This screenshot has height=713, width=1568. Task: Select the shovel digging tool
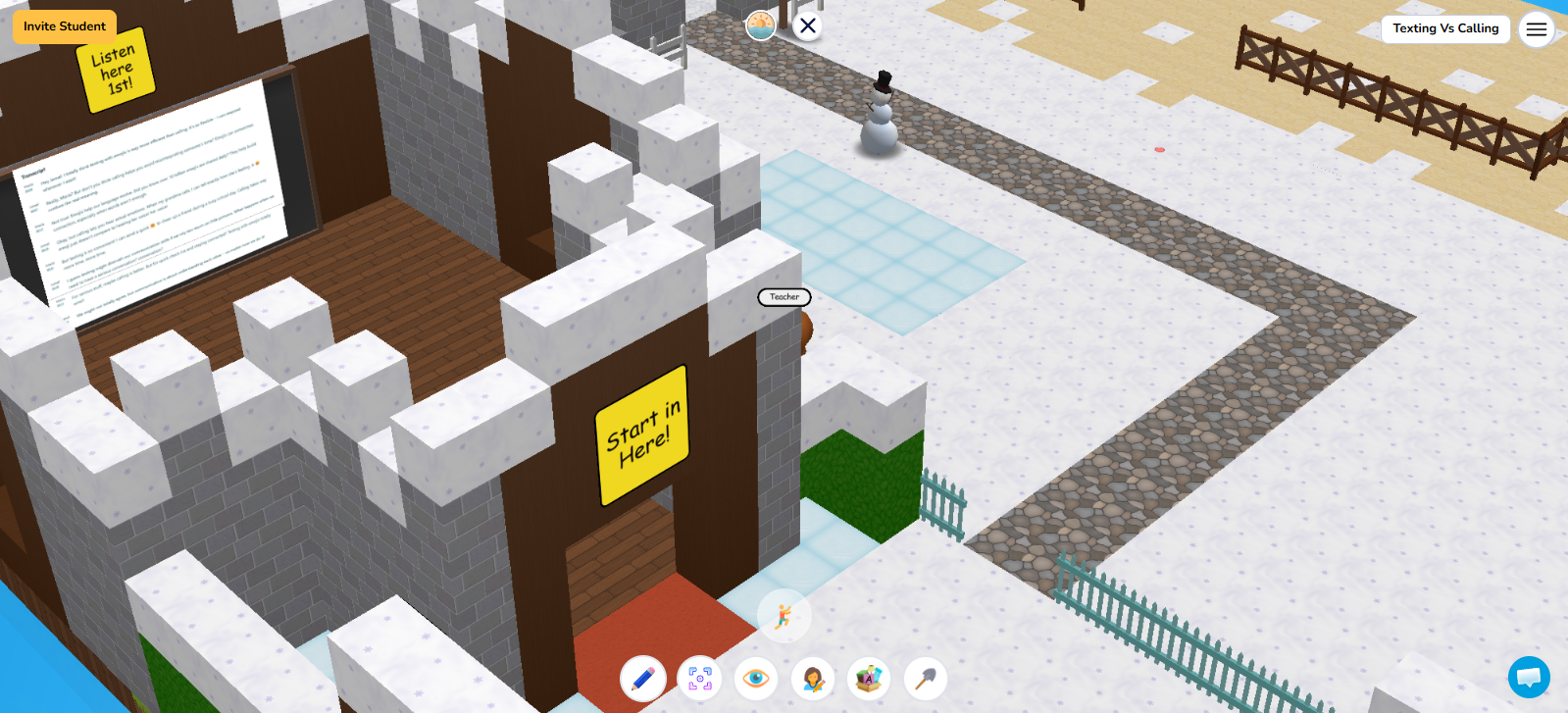(x=924, y=678)
